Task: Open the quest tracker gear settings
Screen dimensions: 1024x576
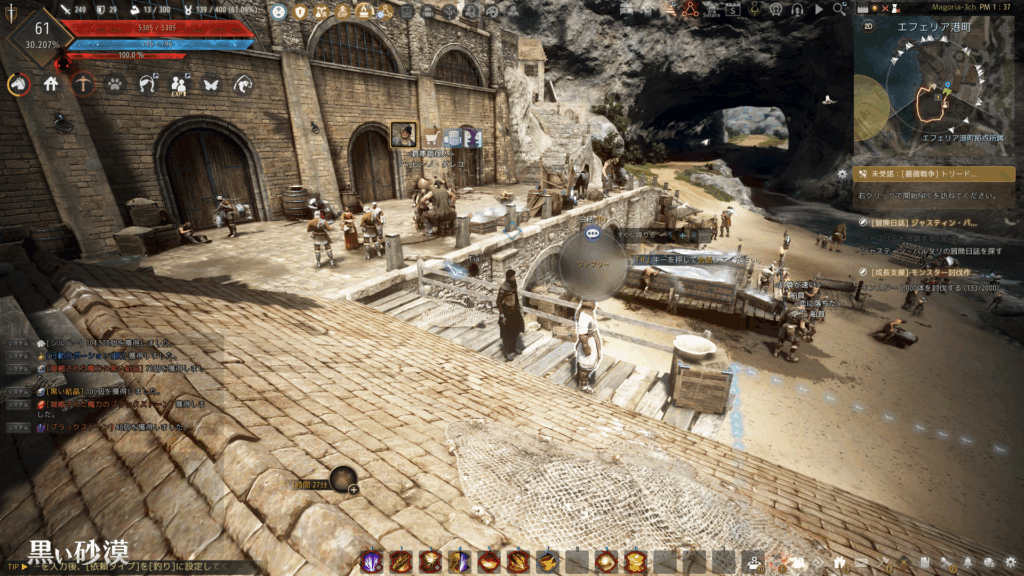Action: 842,174
